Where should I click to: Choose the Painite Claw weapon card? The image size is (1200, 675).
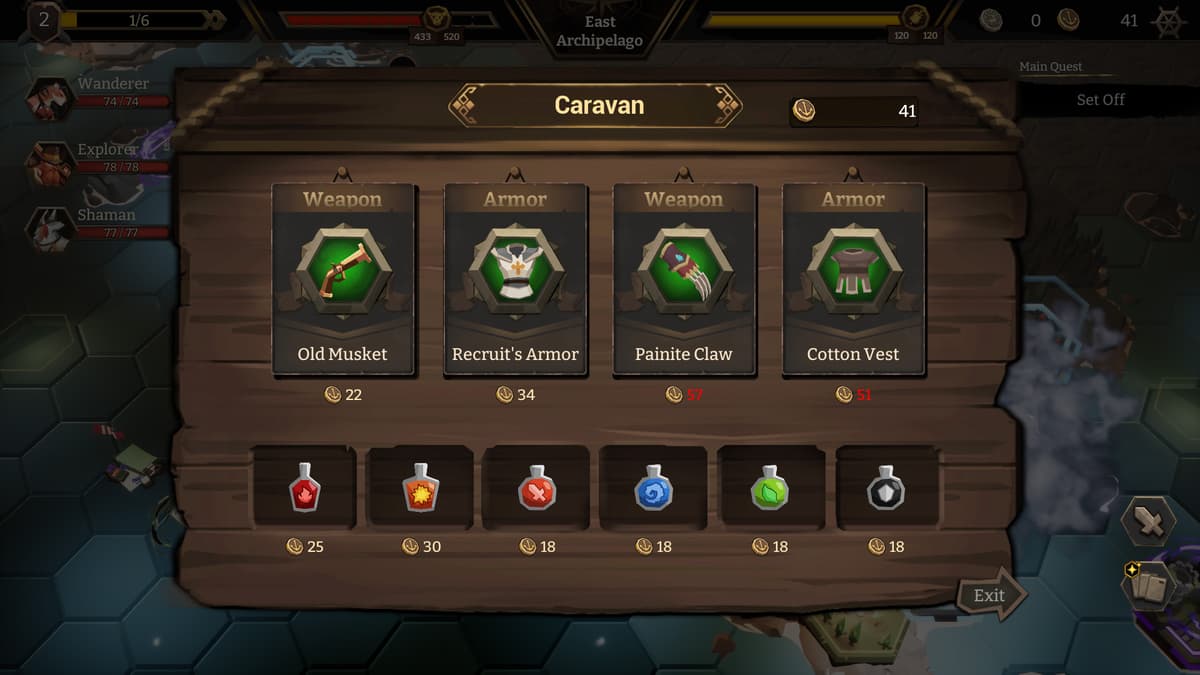[684, 279]
